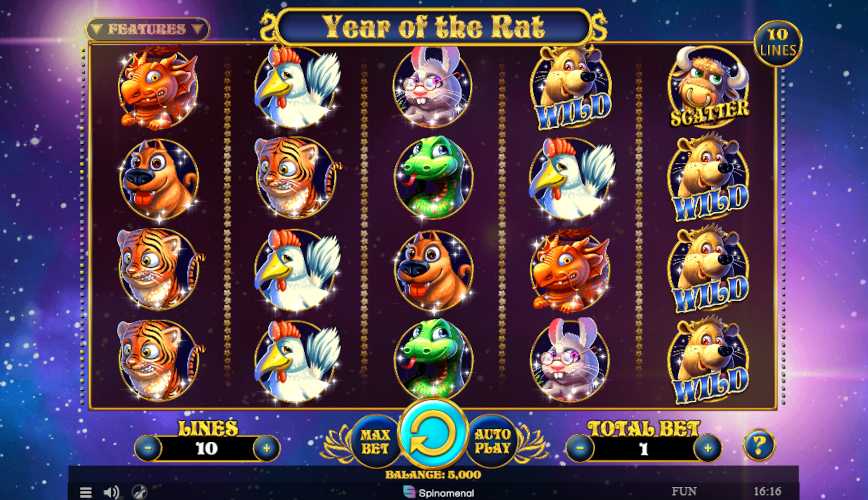Open the Features dropdown

click(147, 29)
